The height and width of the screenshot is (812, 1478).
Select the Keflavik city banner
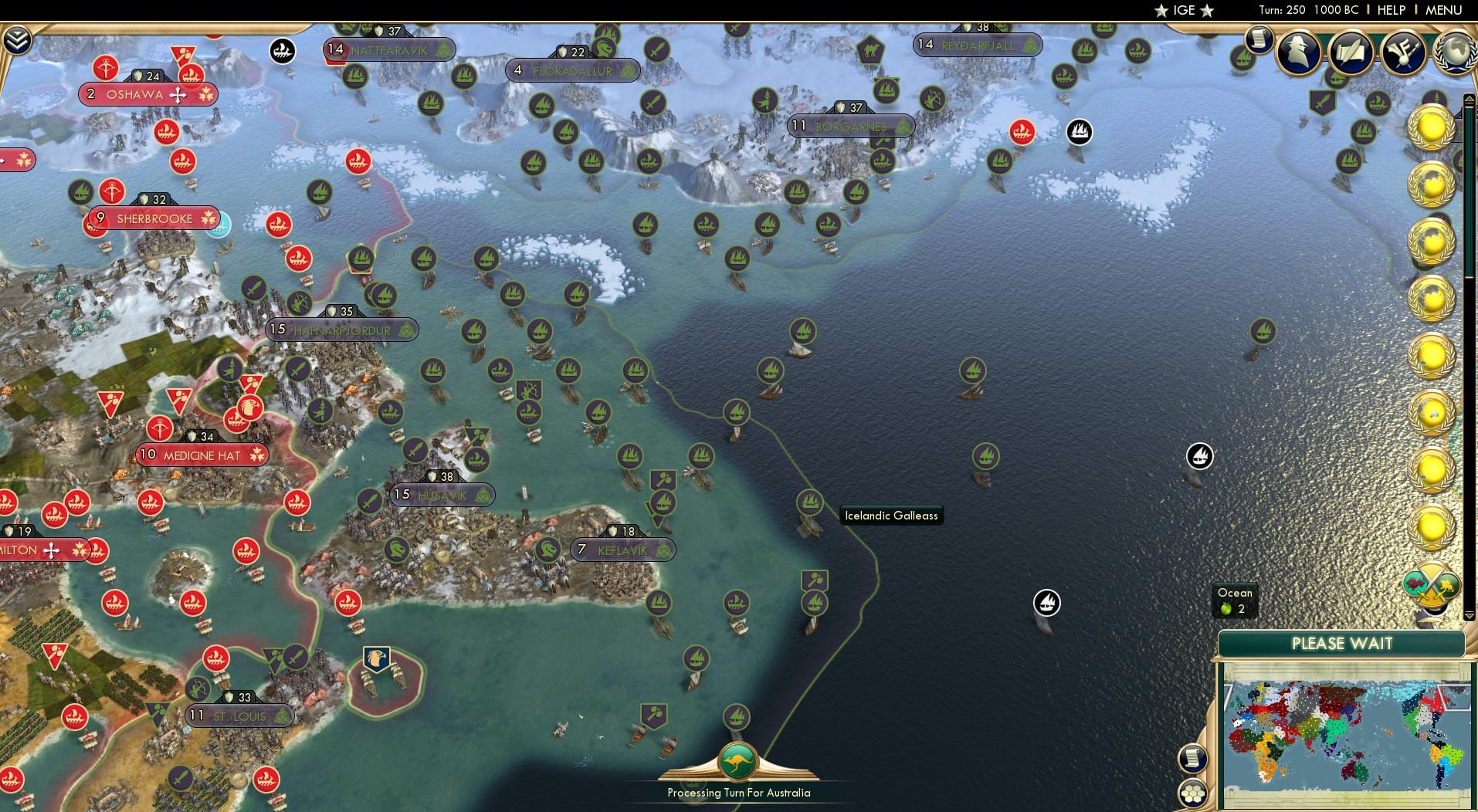point(622,550)
